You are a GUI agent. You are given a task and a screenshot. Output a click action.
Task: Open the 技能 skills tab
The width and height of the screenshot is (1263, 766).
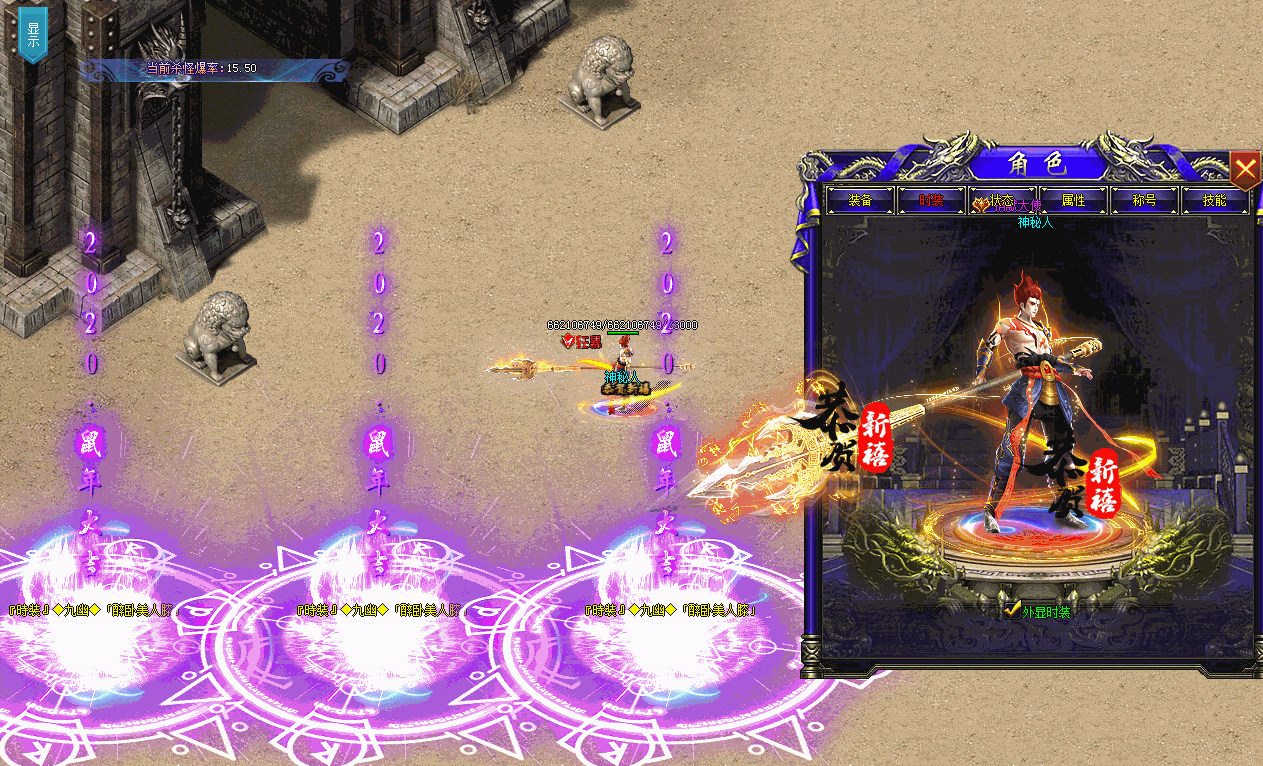click(1215, 200)
